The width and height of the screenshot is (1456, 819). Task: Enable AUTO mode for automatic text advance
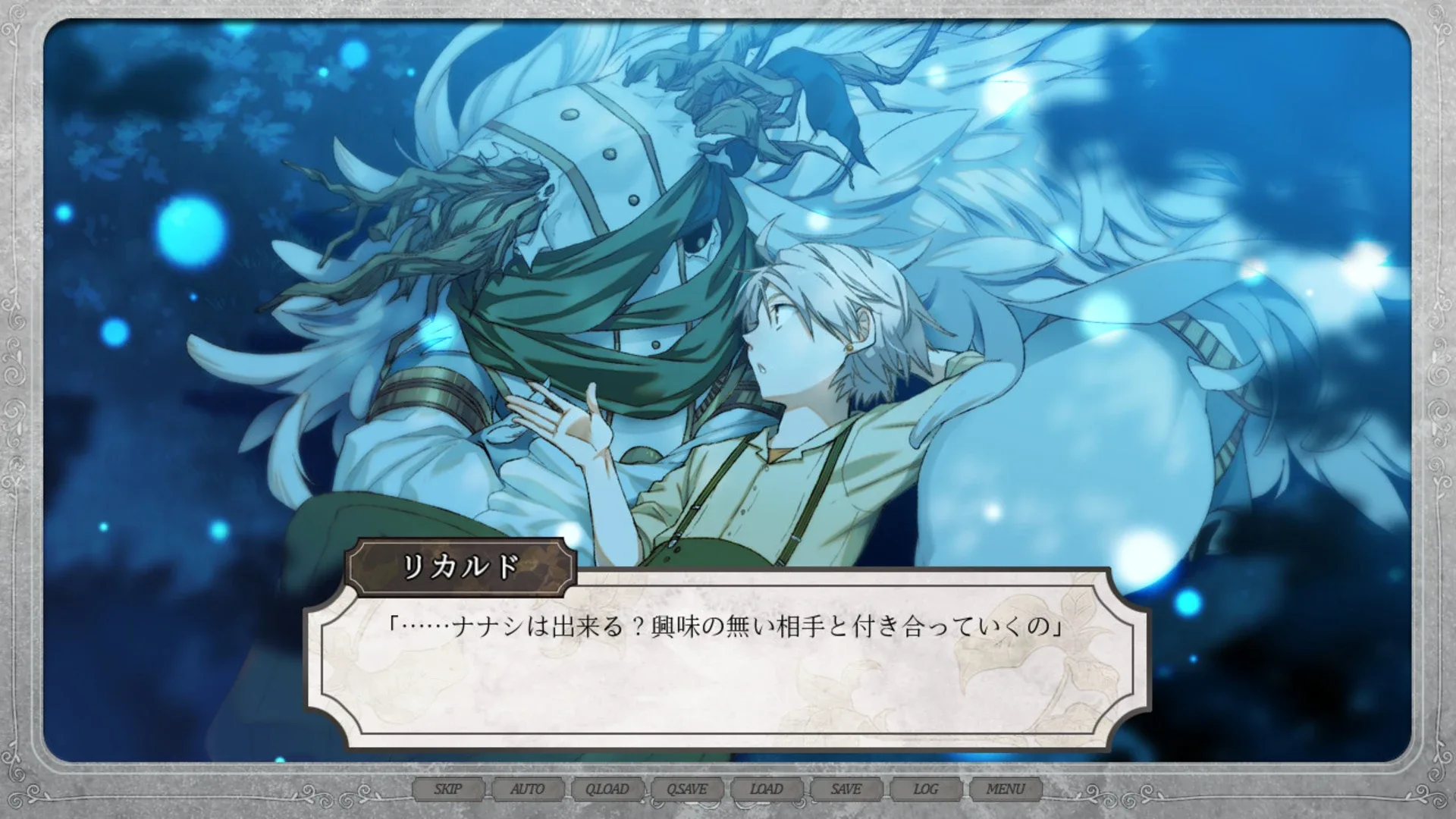coord(529,789)
